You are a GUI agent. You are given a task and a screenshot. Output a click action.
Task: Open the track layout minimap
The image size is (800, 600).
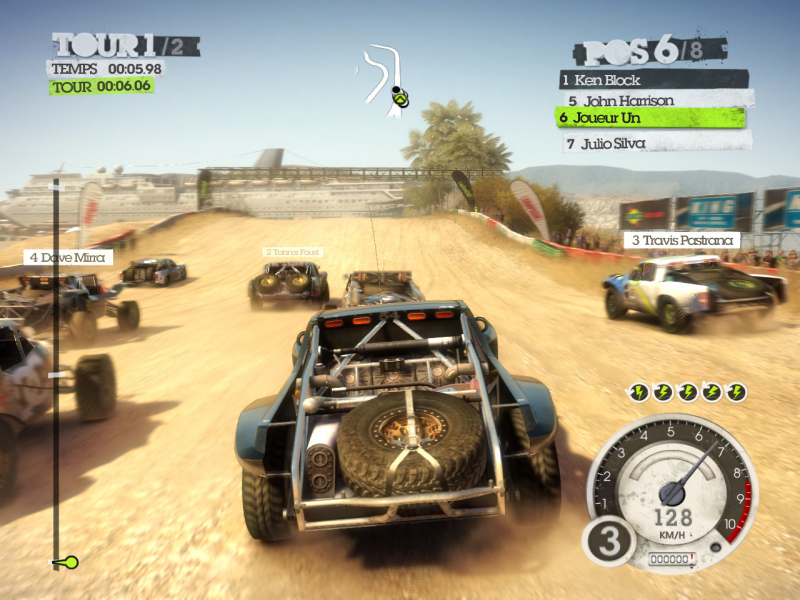click(x=389, y=78)
